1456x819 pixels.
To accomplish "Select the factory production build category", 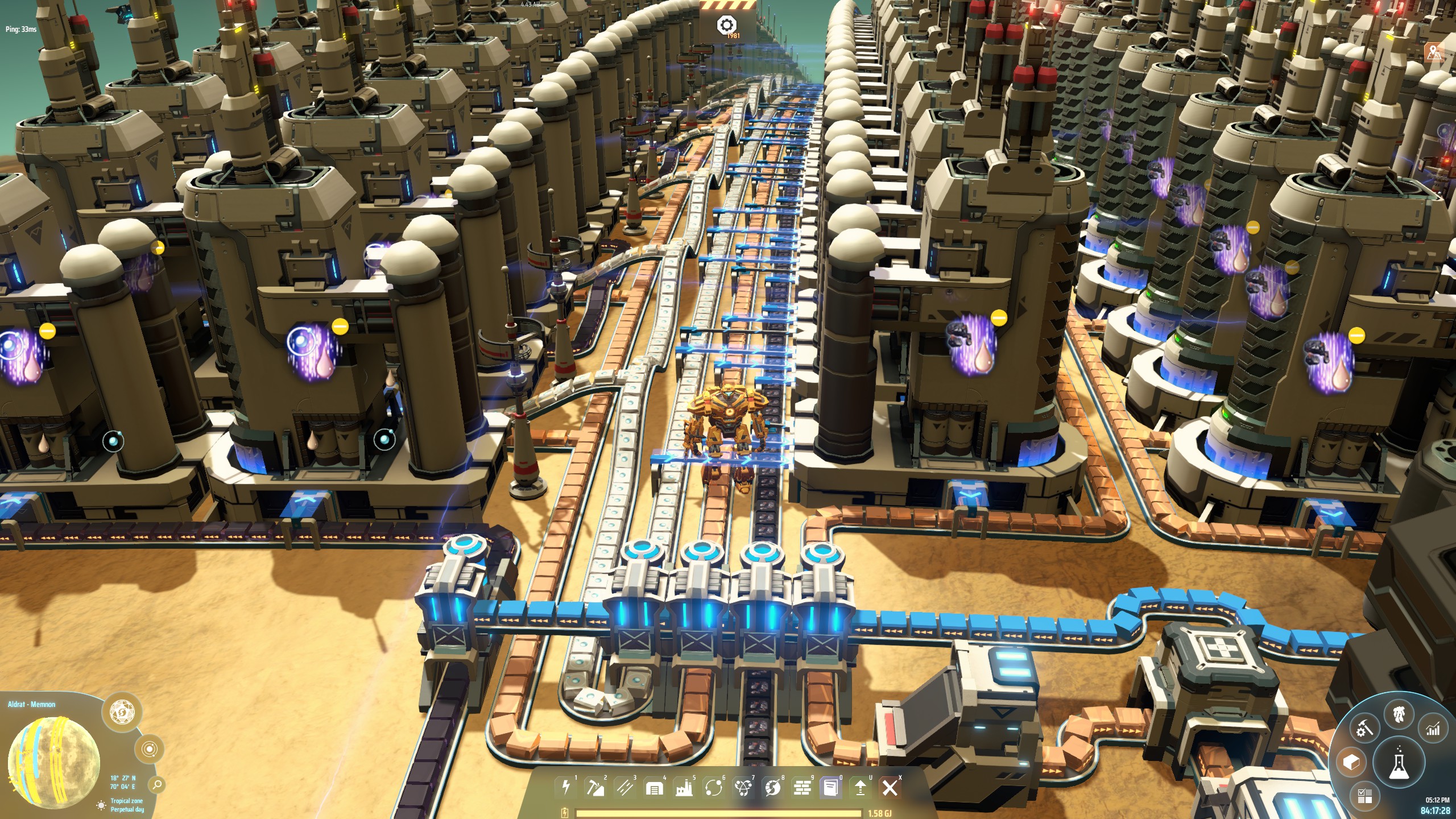I will click(684, 788).
